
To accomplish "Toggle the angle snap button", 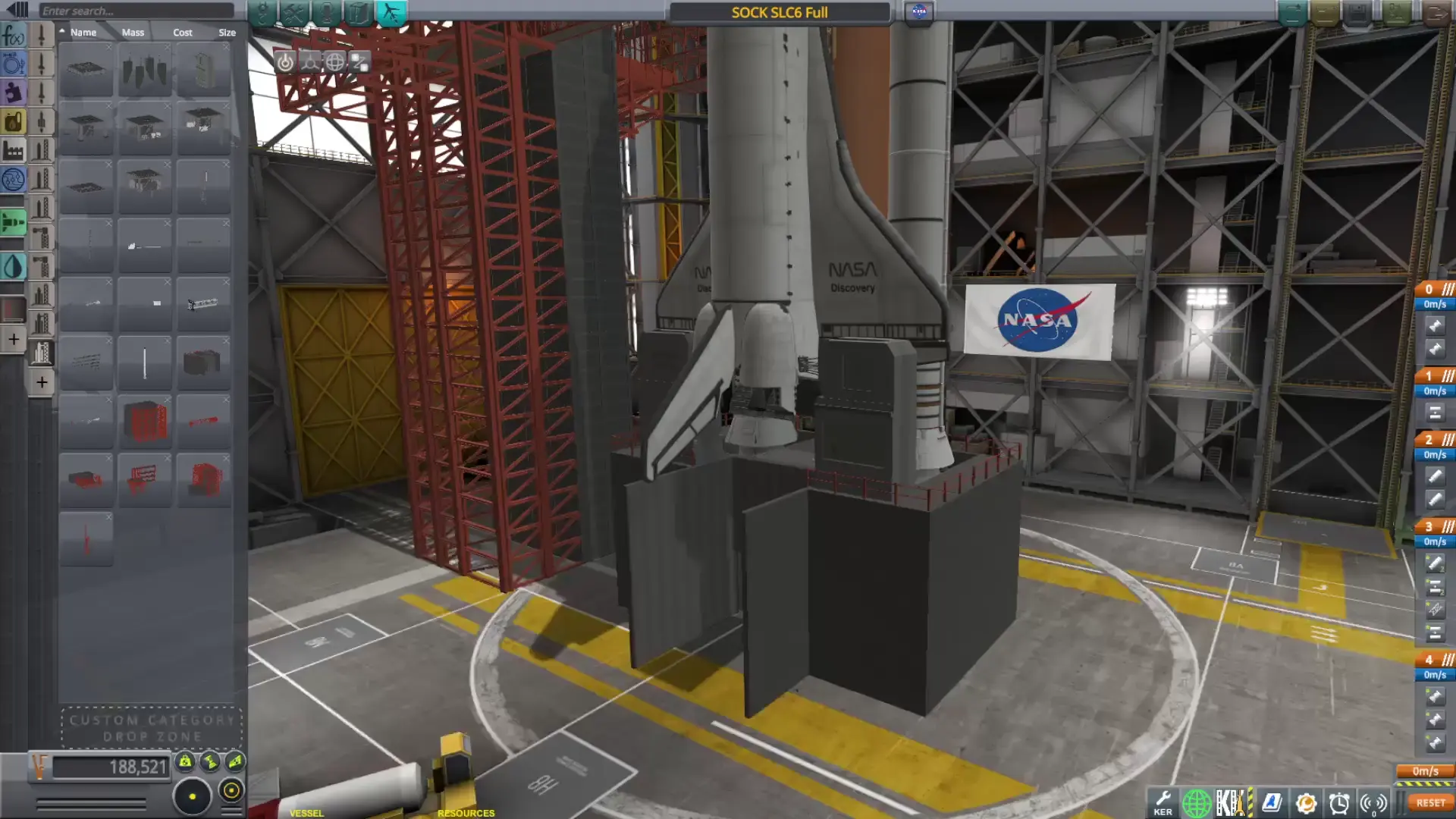I will (231, 791).
